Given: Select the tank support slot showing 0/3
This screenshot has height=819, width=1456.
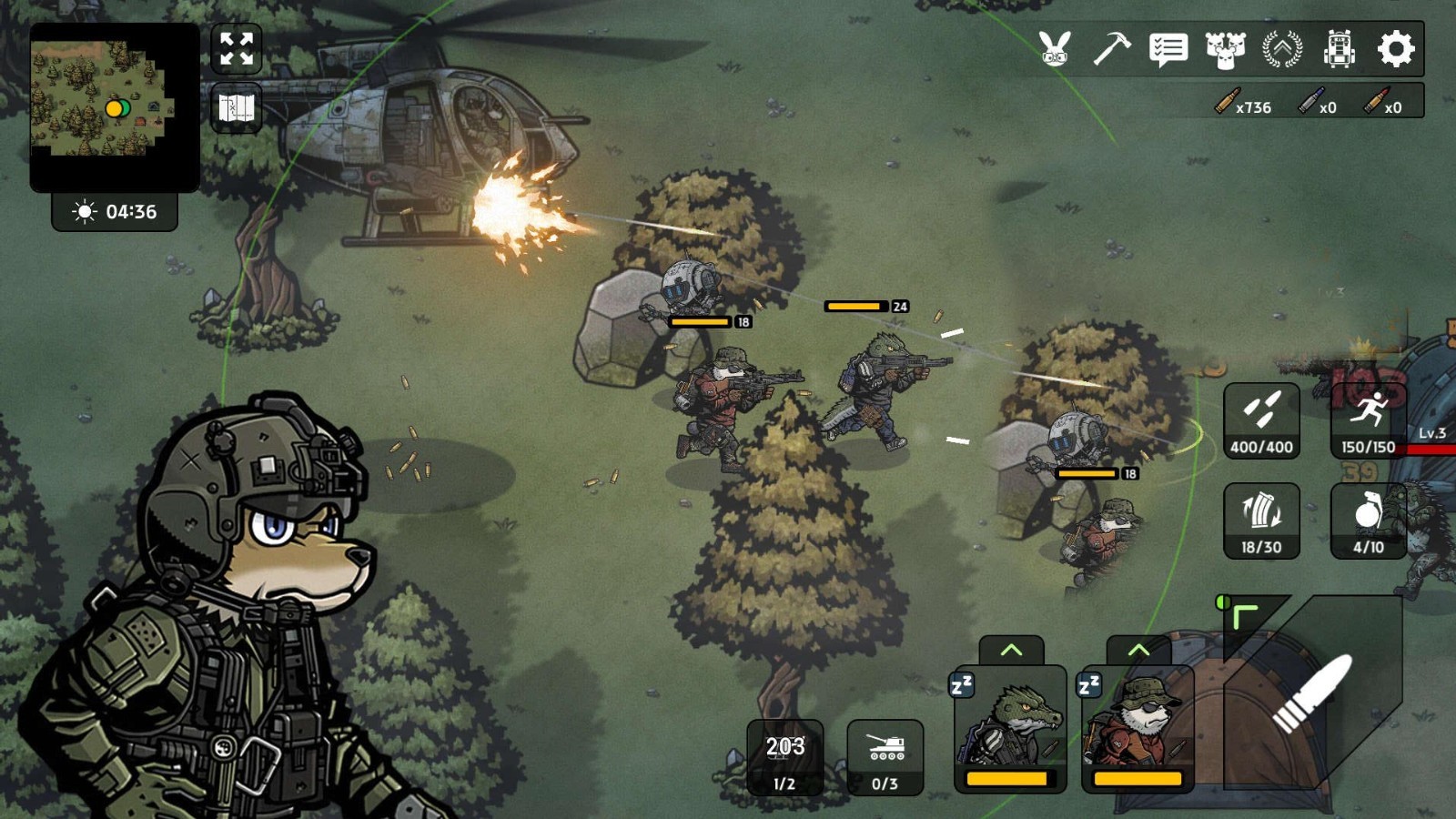Looking at the screenshot, I should (885, 757).
